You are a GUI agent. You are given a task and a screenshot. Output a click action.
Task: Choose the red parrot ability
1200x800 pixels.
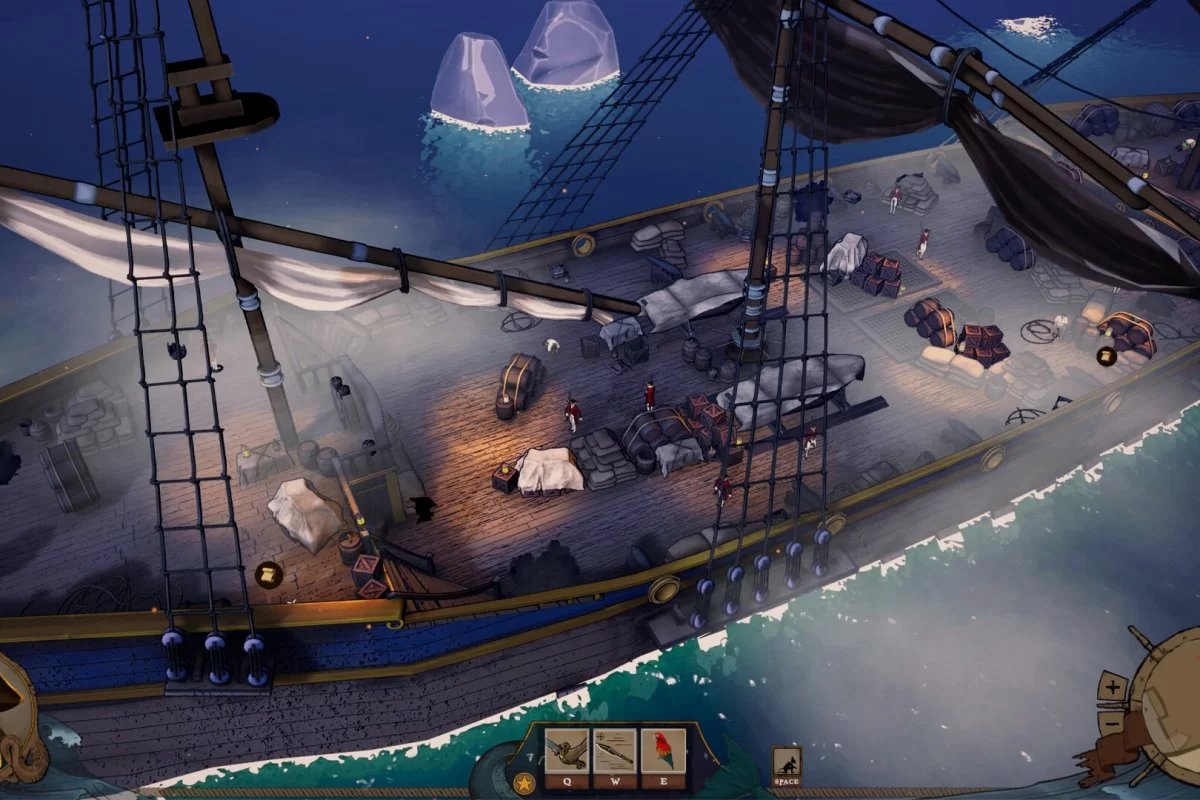[663, 750]
